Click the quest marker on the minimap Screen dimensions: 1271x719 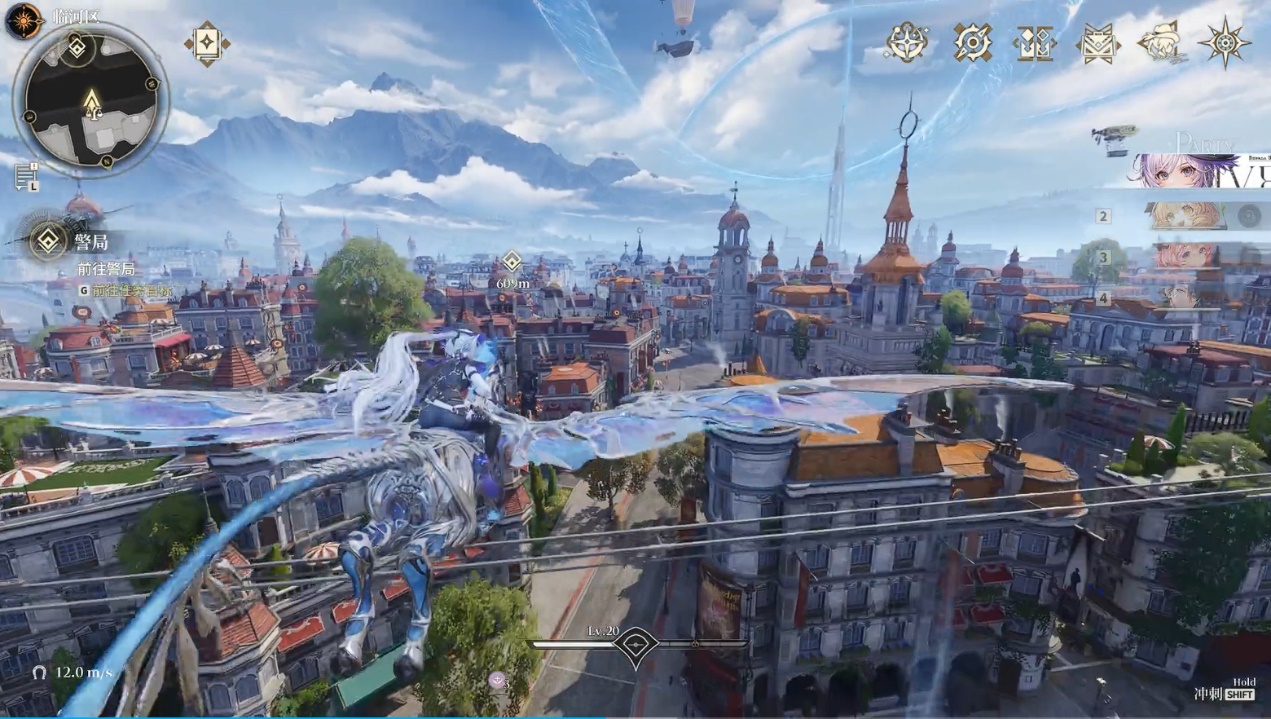tap(77, 47)
